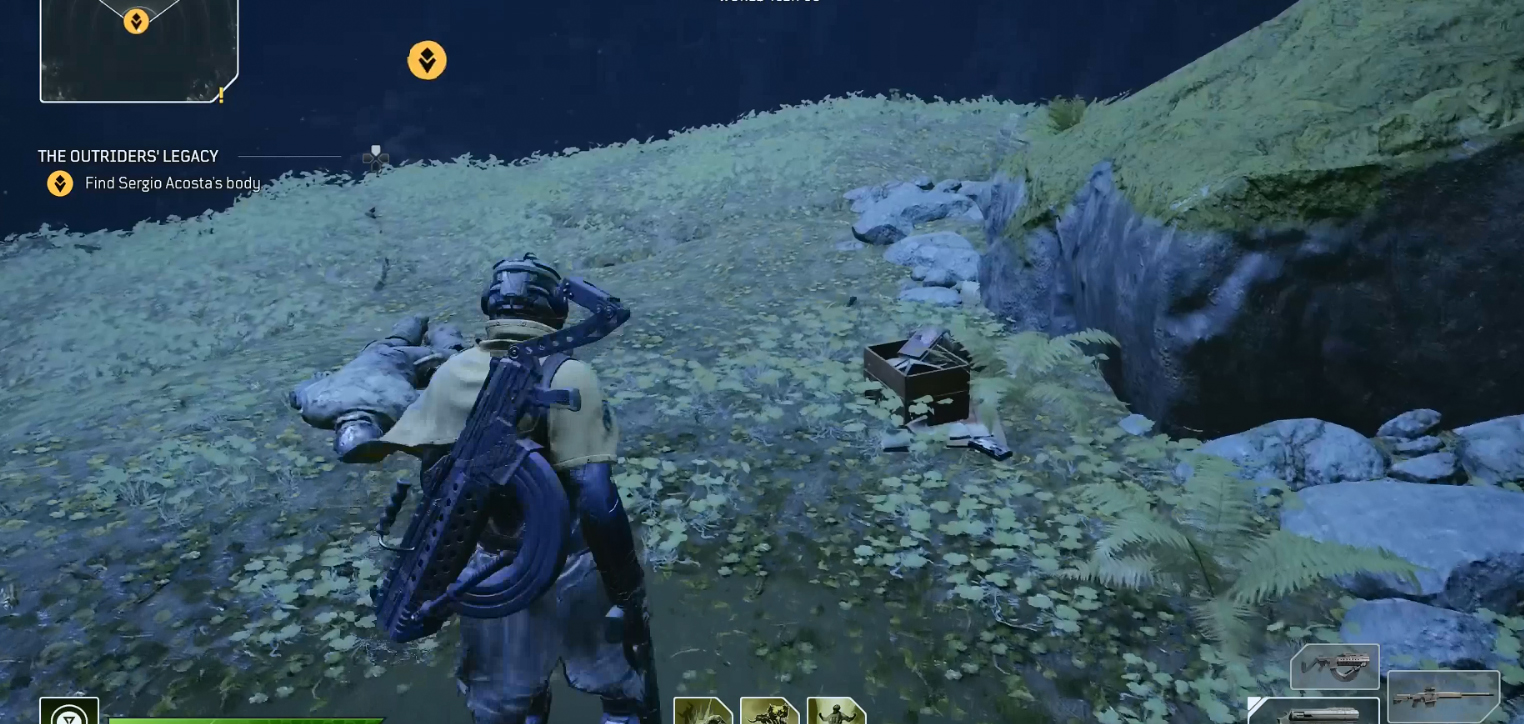Select the first ability icon in the skill bar
Screen dimensions: 1524x724
(x=704, y=712)
